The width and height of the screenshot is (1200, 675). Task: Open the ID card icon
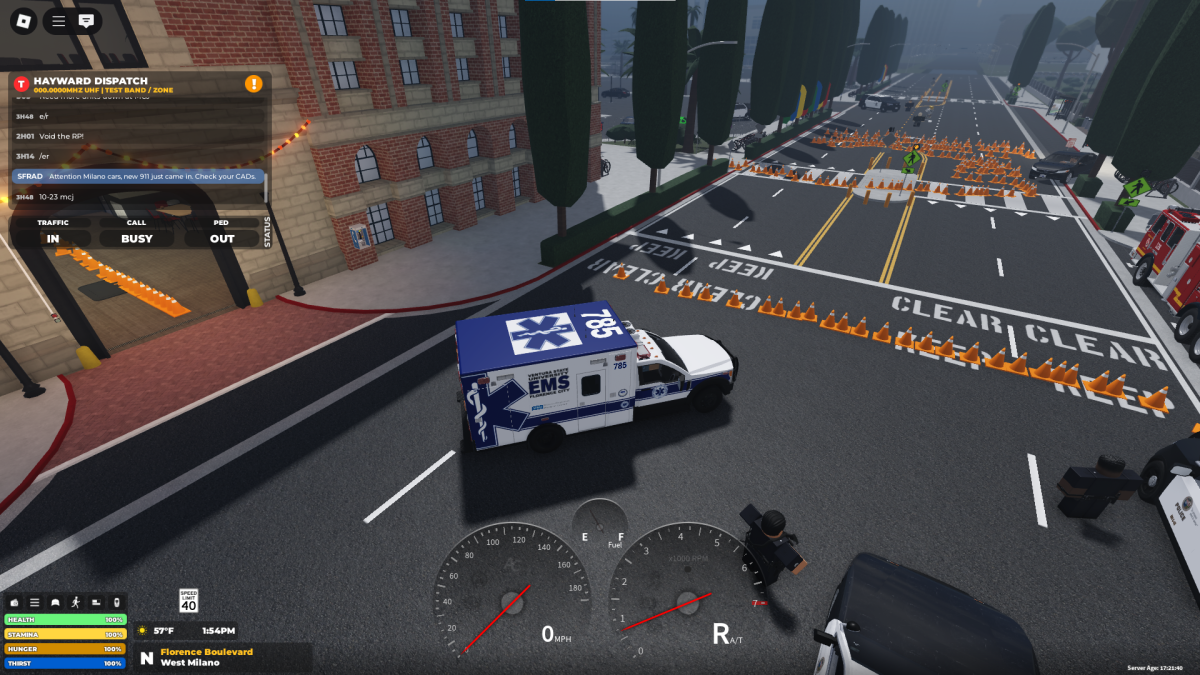tap(96, 602)
